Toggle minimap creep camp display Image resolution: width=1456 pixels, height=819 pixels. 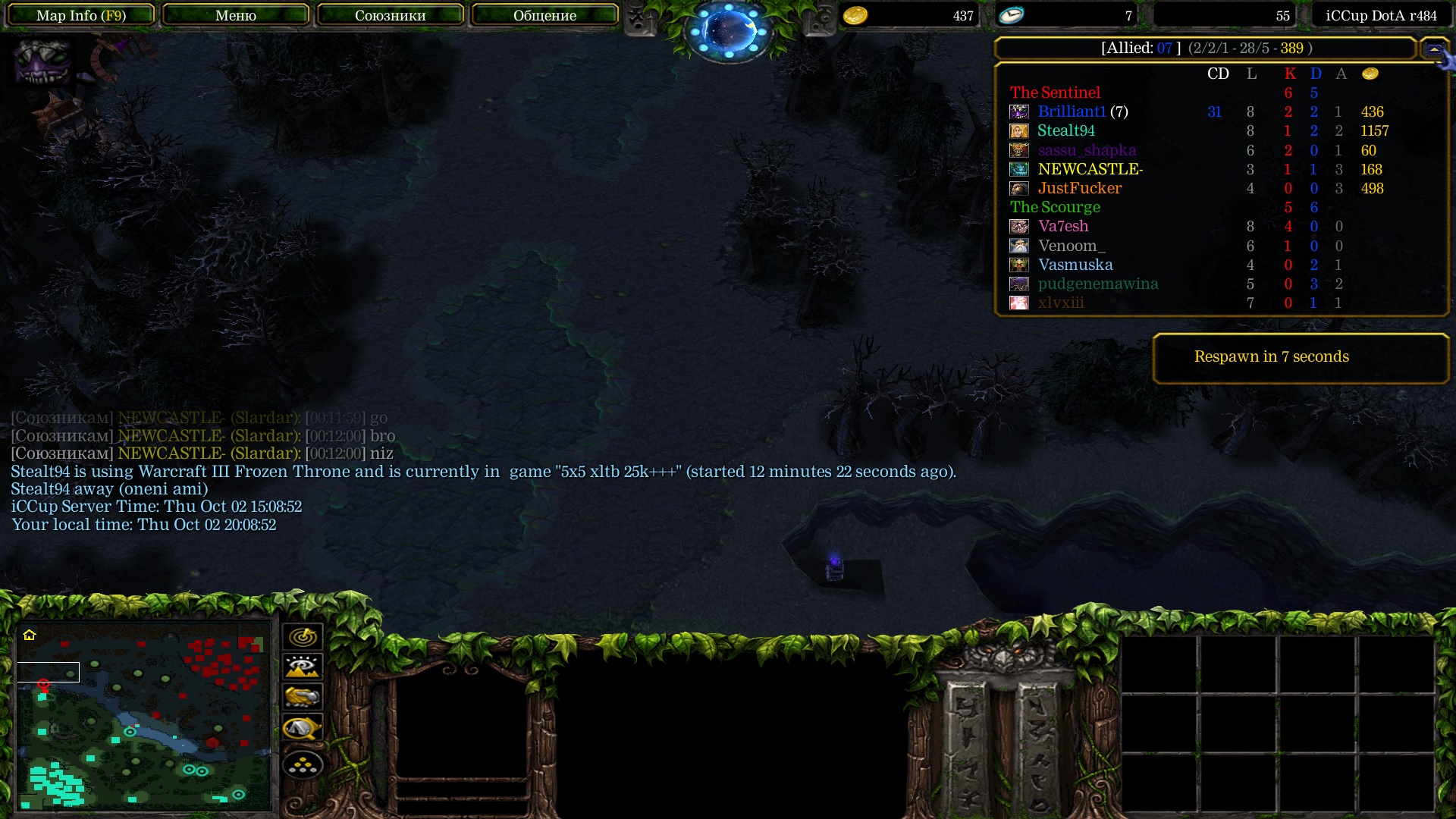(x=303, y=729)
